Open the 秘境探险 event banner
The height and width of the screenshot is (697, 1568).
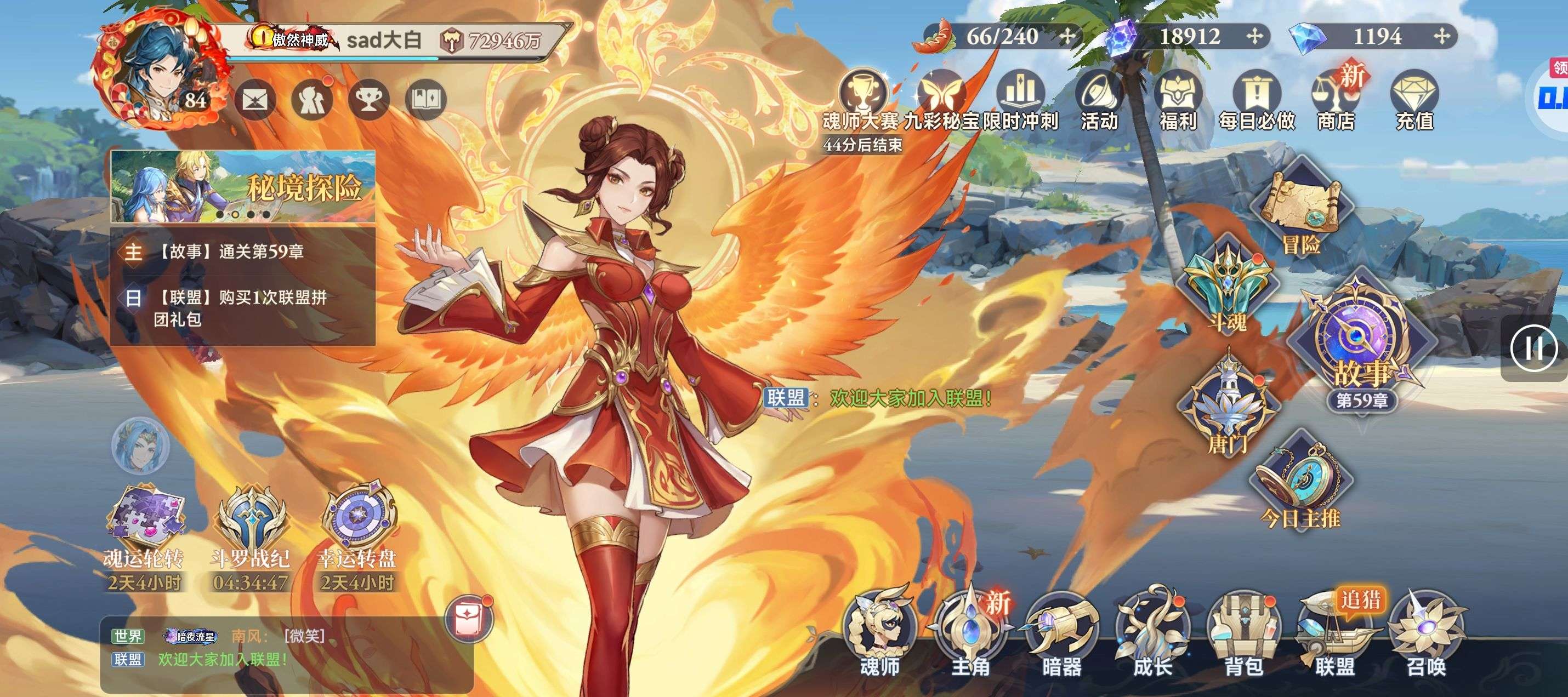point(242,186)
